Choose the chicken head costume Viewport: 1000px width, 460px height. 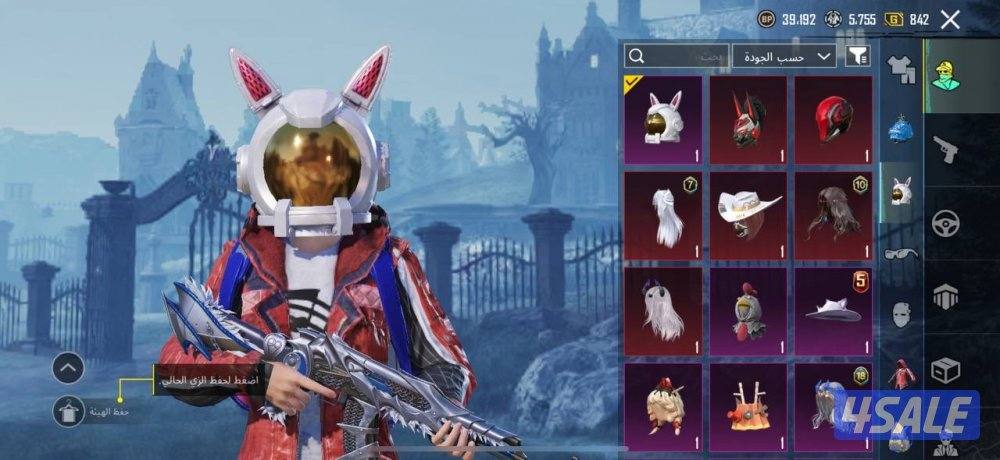[x=750, y=310]
